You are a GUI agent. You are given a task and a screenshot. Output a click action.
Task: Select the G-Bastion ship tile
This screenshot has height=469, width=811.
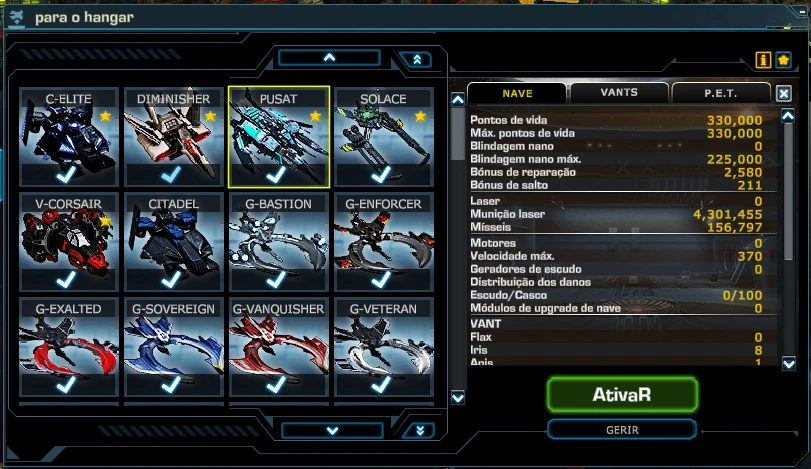click(278, 243)
